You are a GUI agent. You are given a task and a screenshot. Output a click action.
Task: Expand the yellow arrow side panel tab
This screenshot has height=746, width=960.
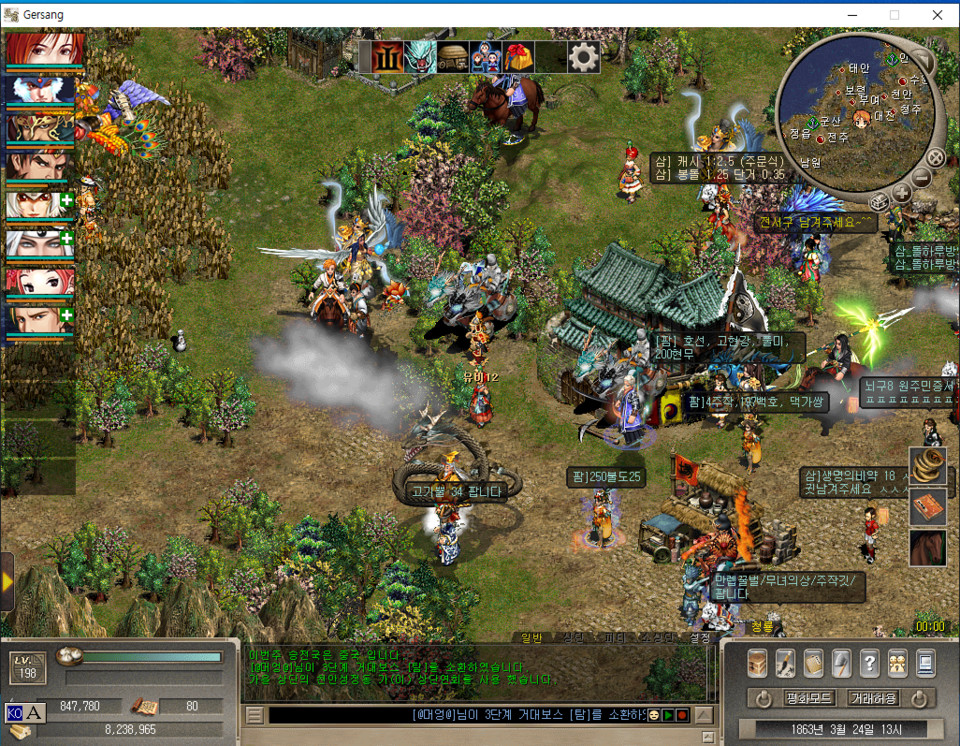coord(7,581)
